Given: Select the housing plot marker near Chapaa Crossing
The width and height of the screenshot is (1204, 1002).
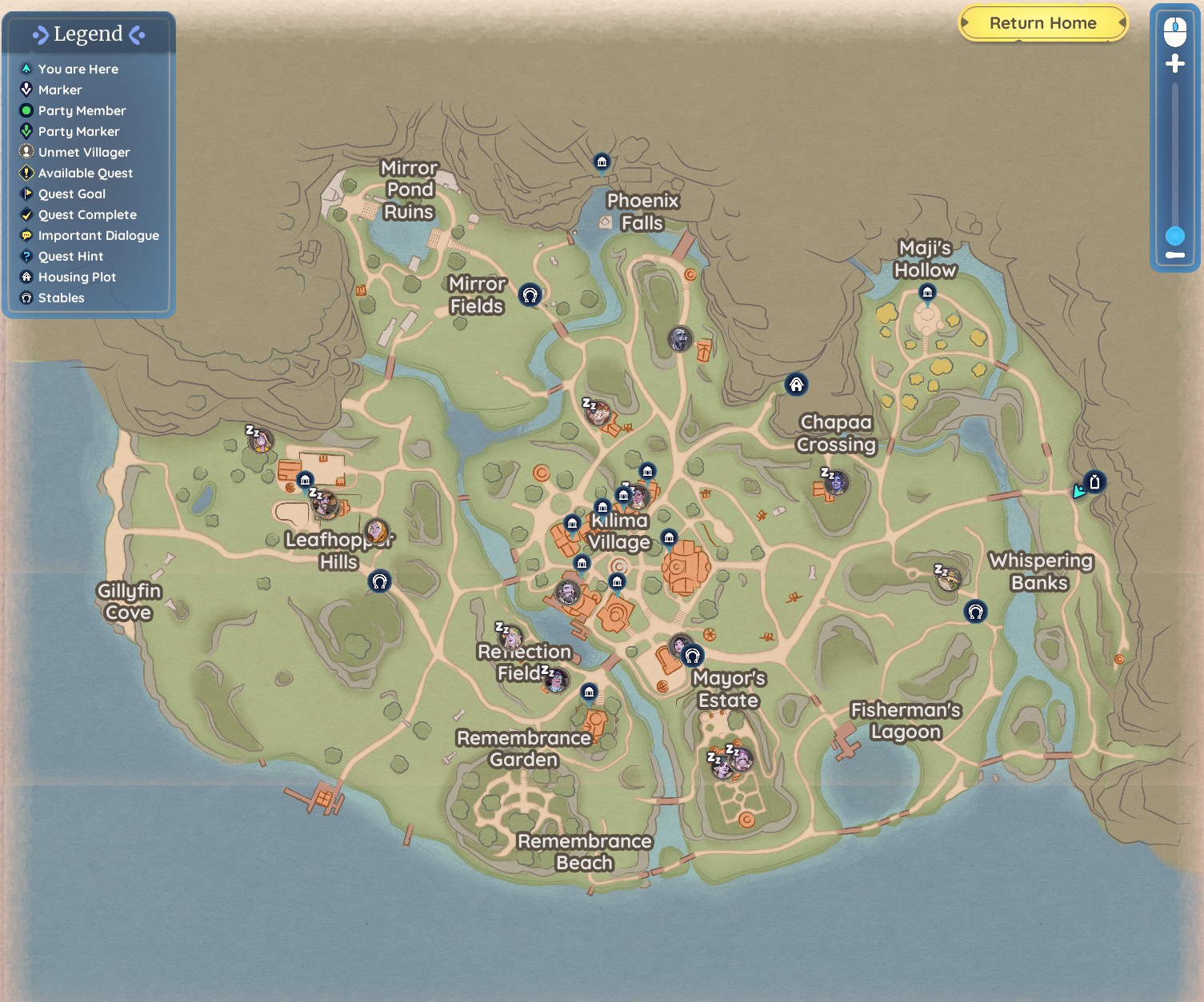Looking at the screenshot, I should pos(796,385).
